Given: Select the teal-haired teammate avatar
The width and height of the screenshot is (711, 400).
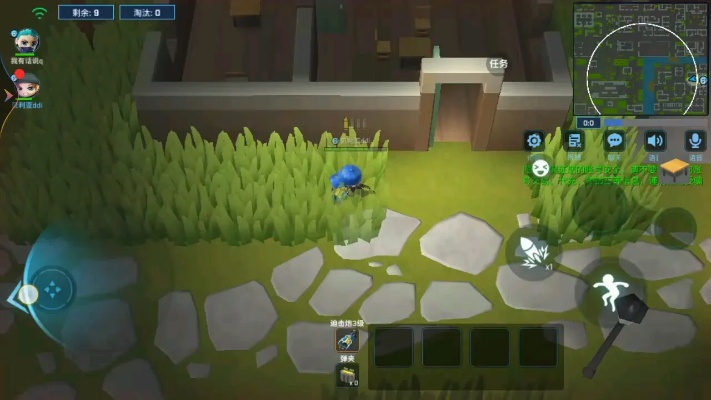Looking at the screenshot, I should (x=26, y=42).
